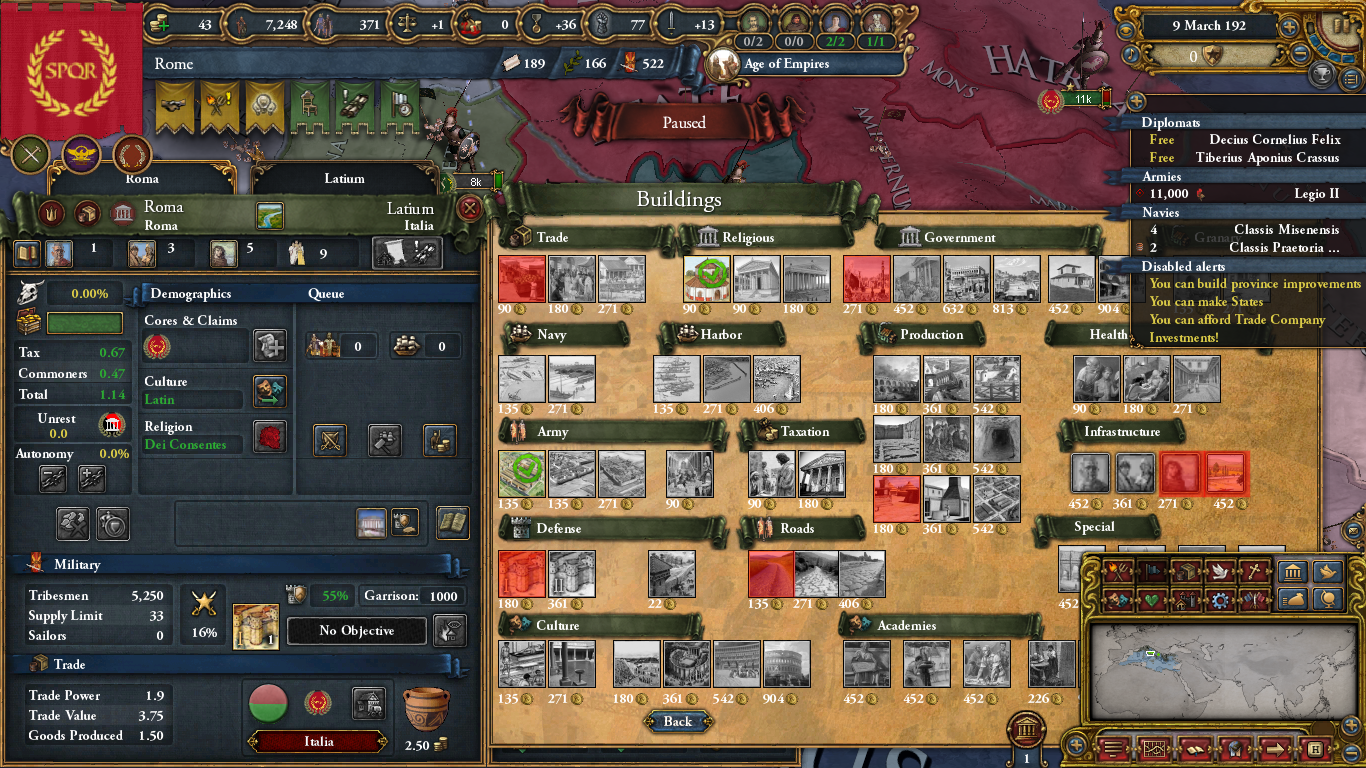Collapse the Navies section of the outliner
Image resolution: width=1366 pixels, height=768 pixels.
(x=1162, y=212)
